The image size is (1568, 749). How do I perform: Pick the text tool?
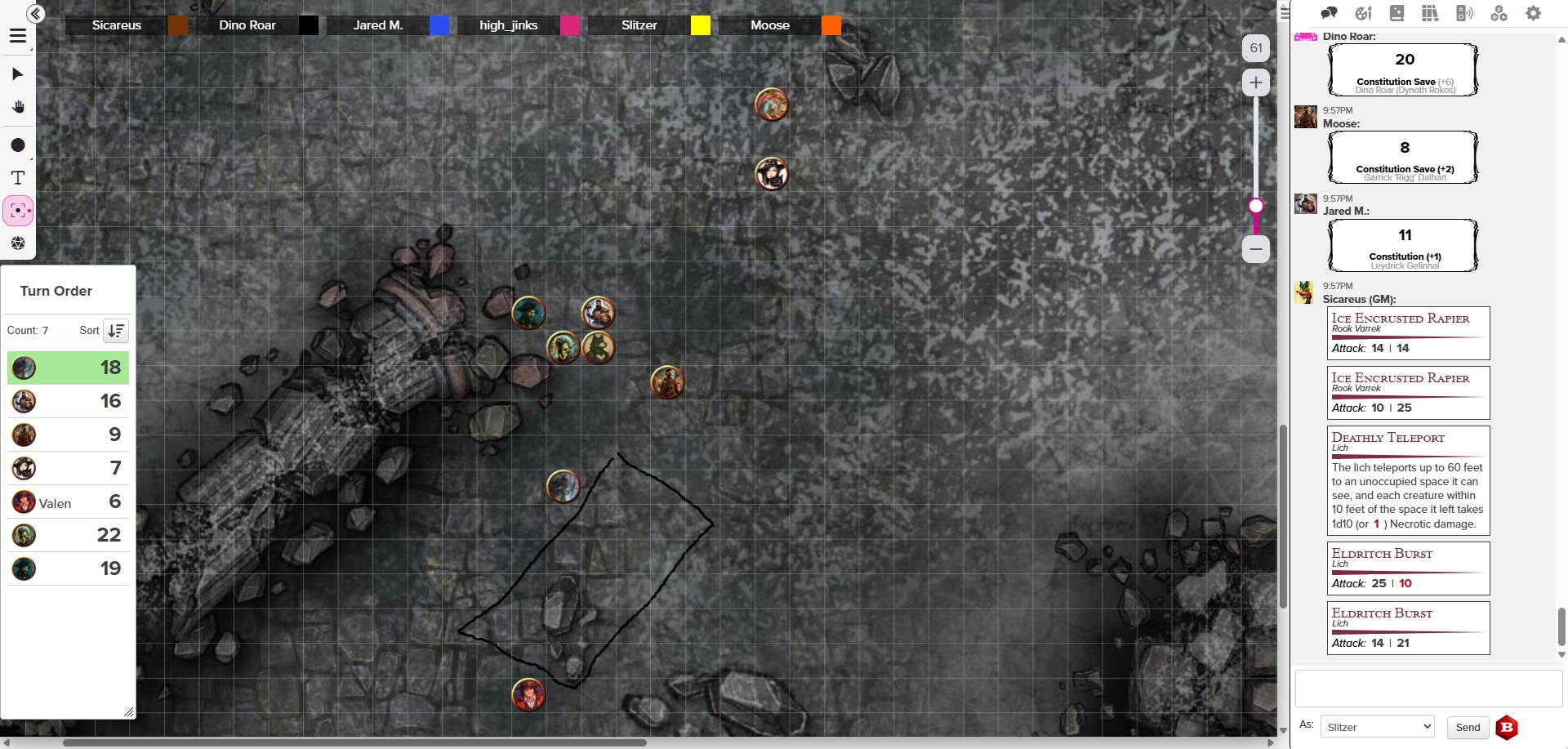(x=18, y=178)
